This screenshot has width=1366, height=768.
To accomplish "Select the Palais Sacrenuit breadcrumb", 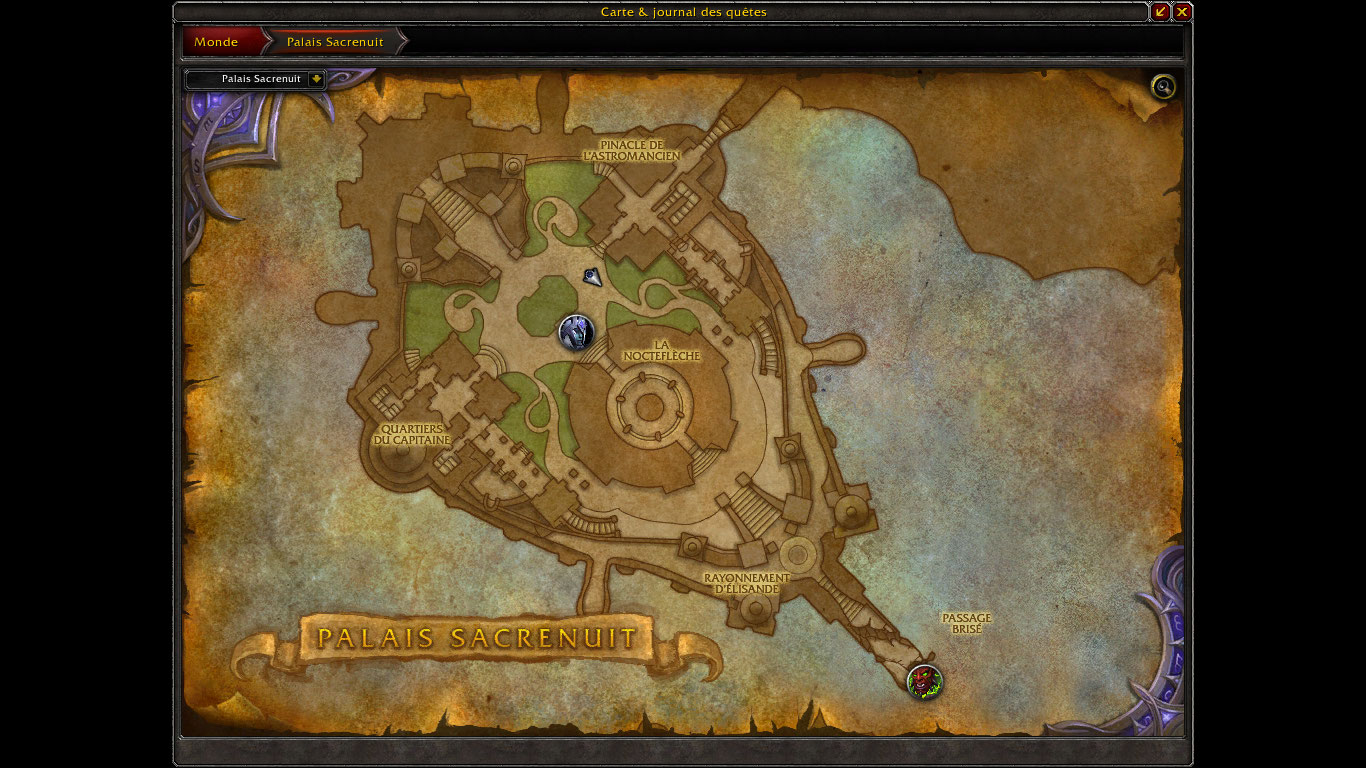I will click(x=334, y=42).
